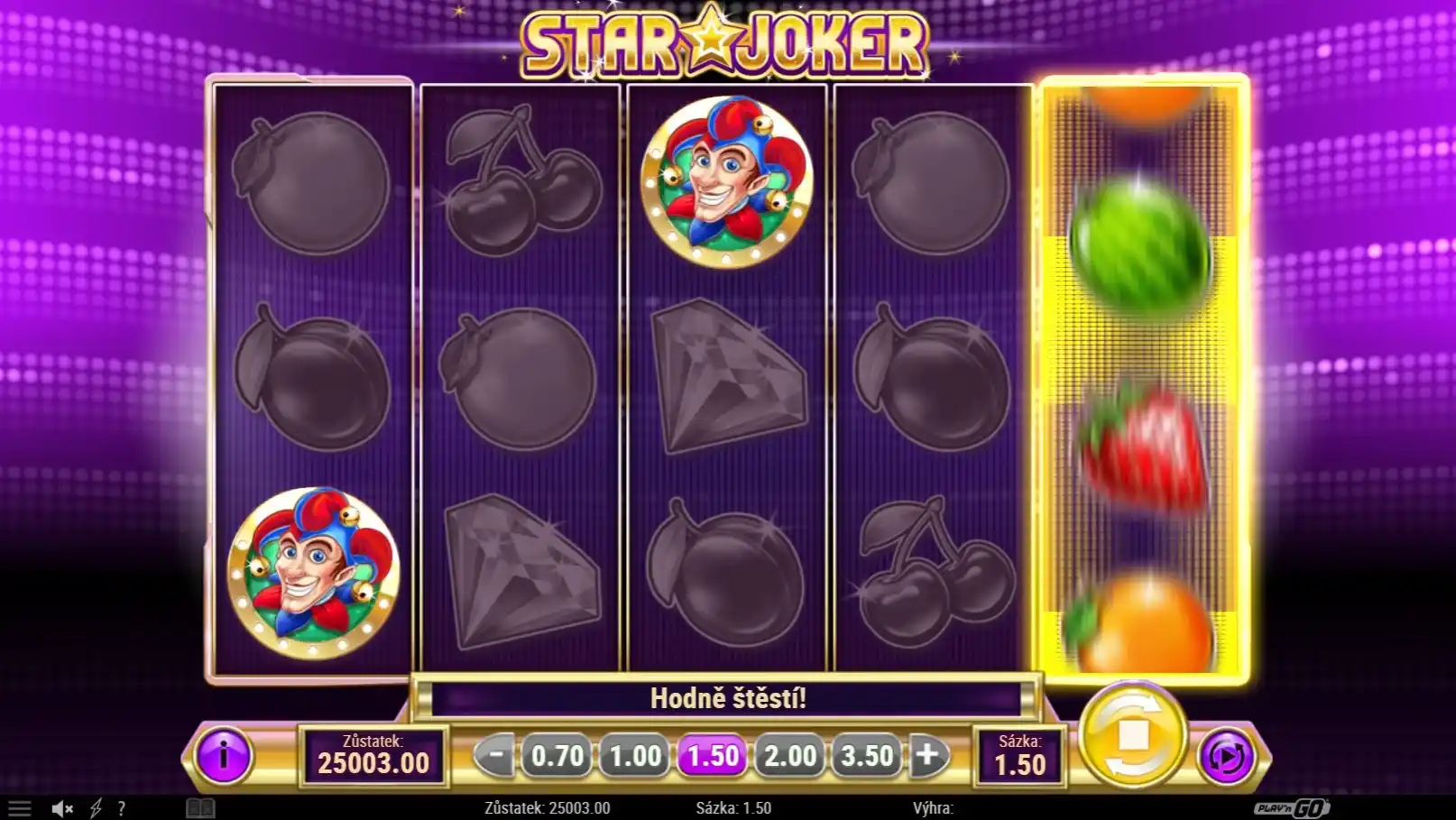This screenshot has width=1456, height=820.
Task: Decrease the bet with the minus button
Action: click(493, 755)
